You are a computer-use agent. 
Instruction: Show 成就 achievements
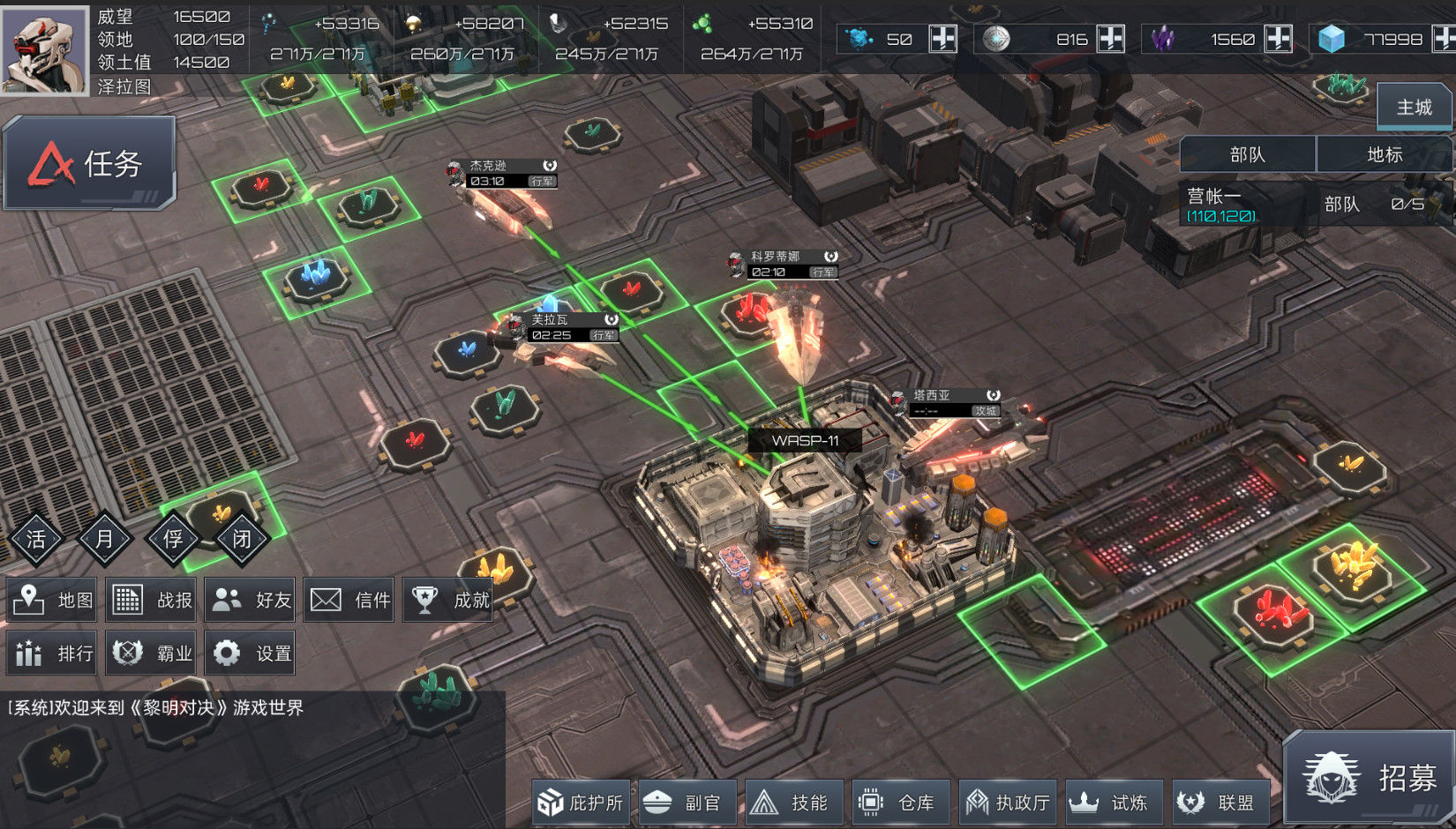click(449, 600)
